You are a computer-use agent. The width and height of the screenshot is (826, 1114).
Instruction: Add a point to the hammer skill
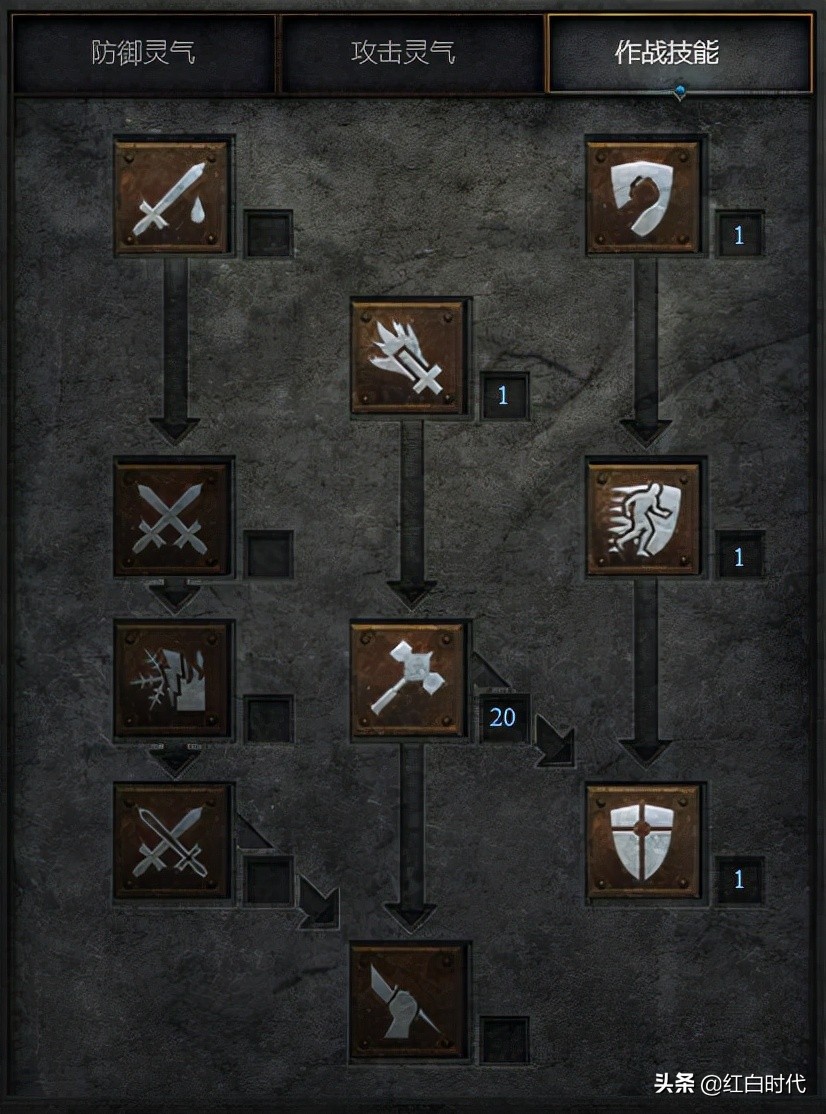[x=409, y=680]
